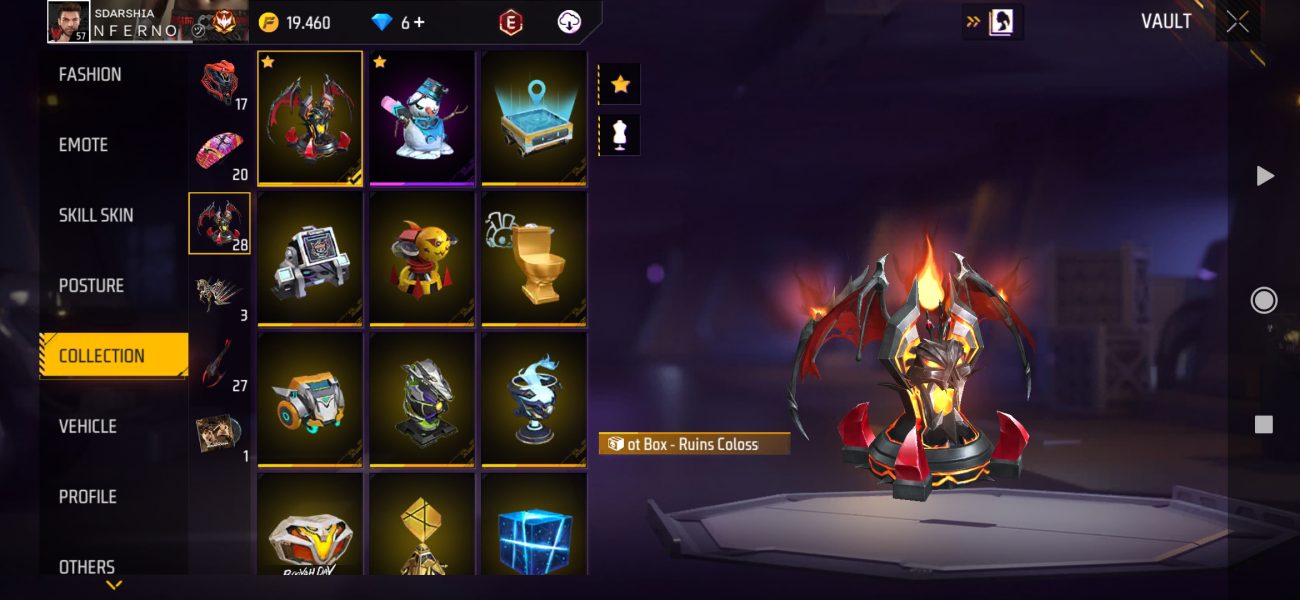Select the glowing blue cube loot box
This screenshot has height=600, width=1300.
pos(534,530)
